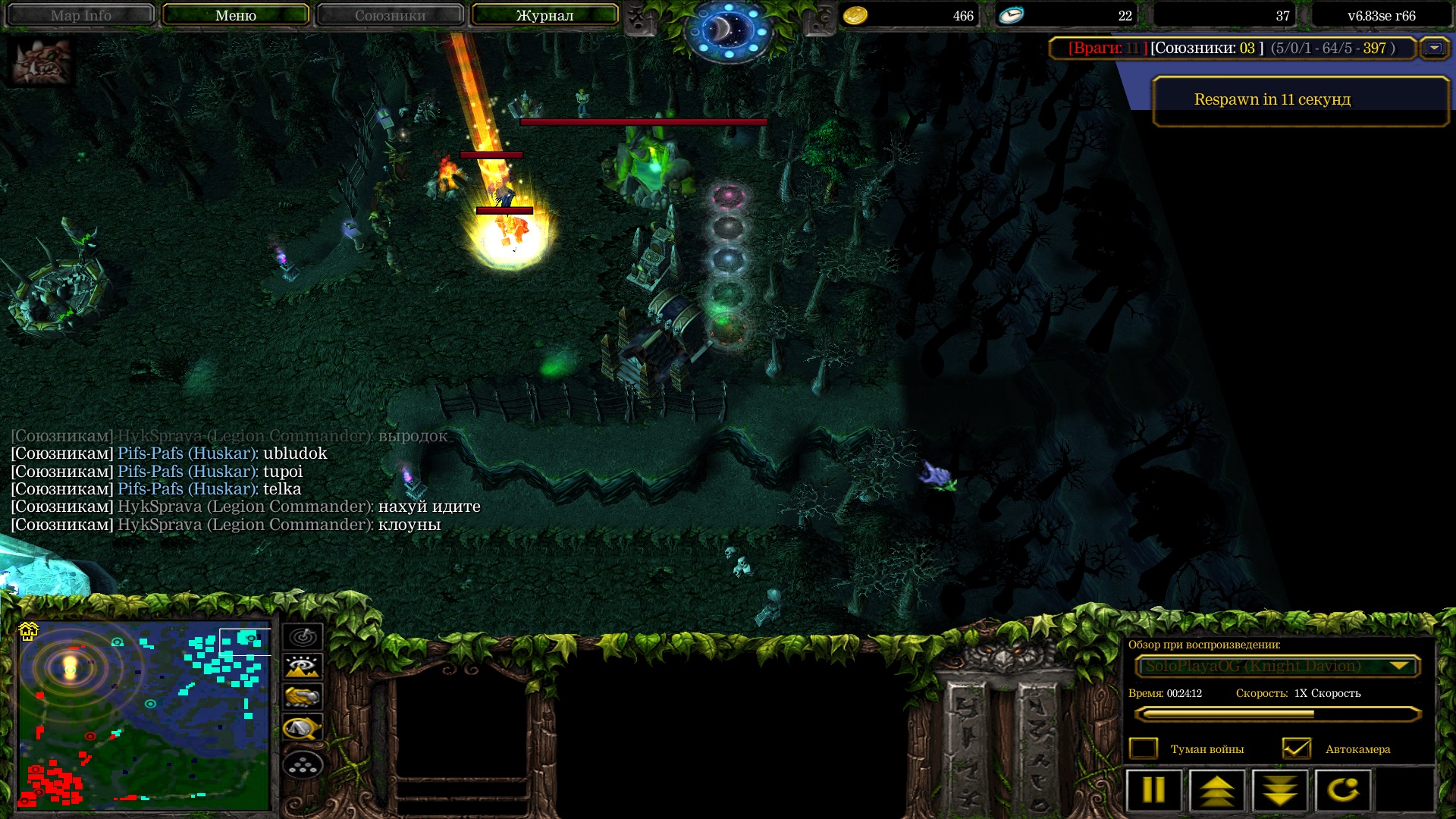Image resolution: width=1456 pixels, height=819 pixels.
Task: Increase replay speed with up arrows
Action: point(1217,790)
